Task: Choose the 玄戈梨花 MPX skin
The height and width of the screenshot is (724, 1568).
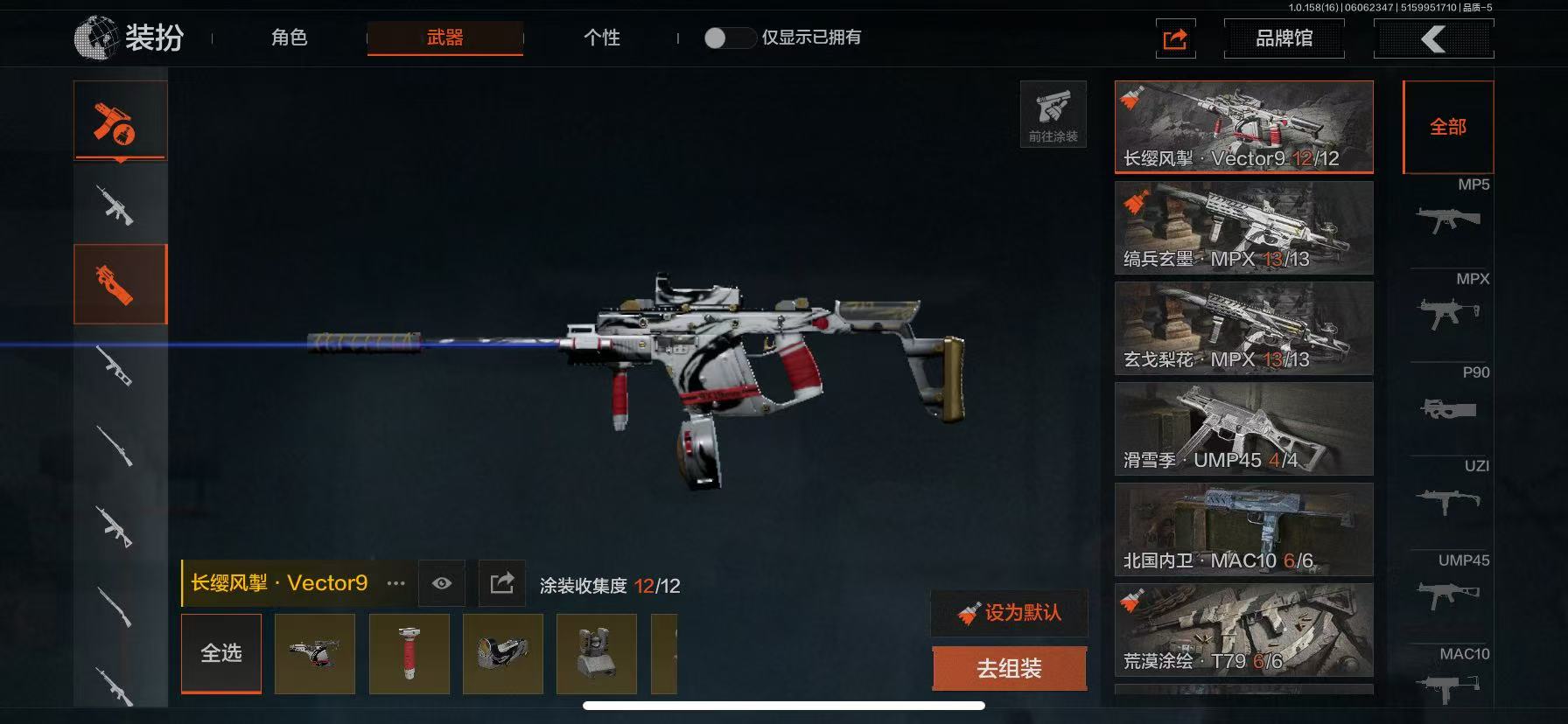Action: click(x=1243, y=329)
